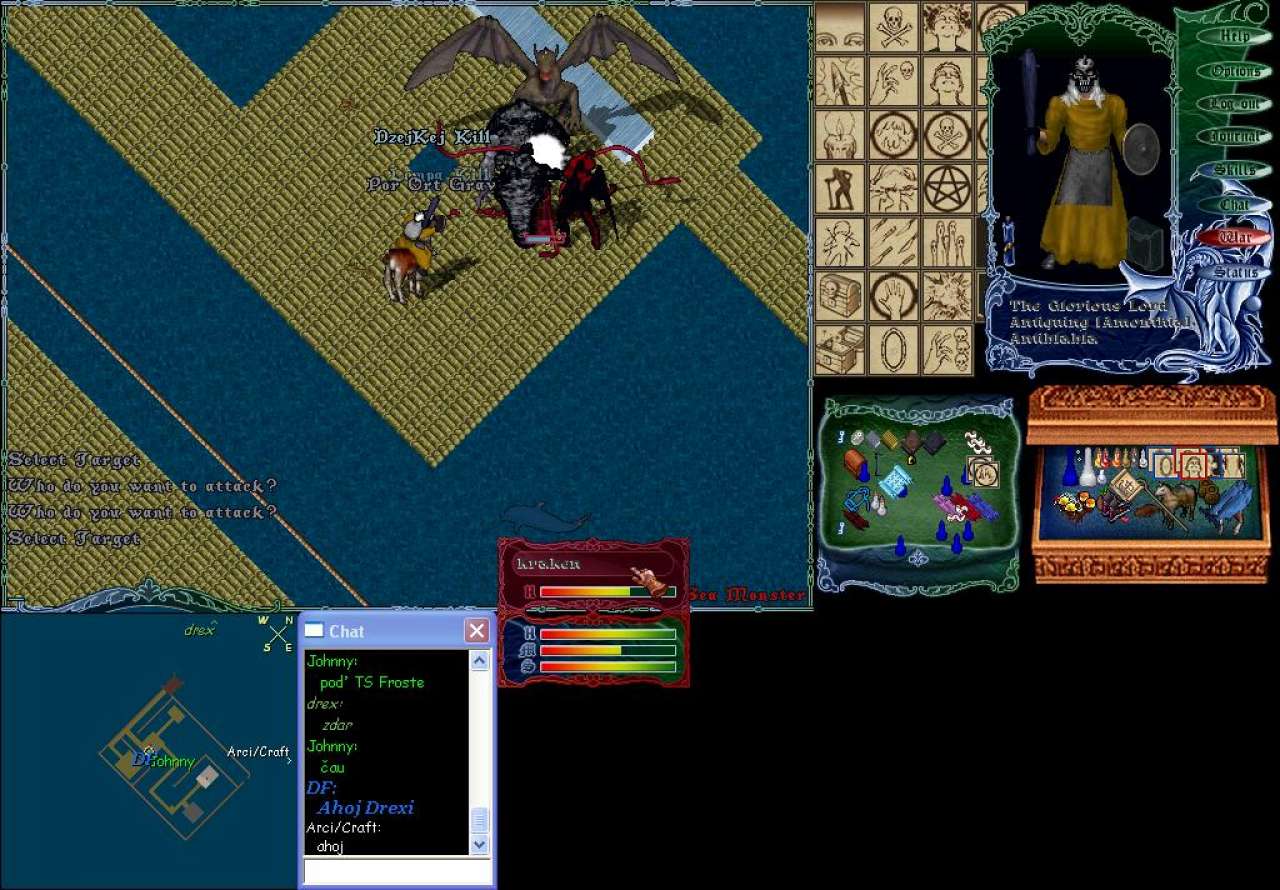1280x890 pixels.
Task: Show the Skills list
Action: 1235,170
